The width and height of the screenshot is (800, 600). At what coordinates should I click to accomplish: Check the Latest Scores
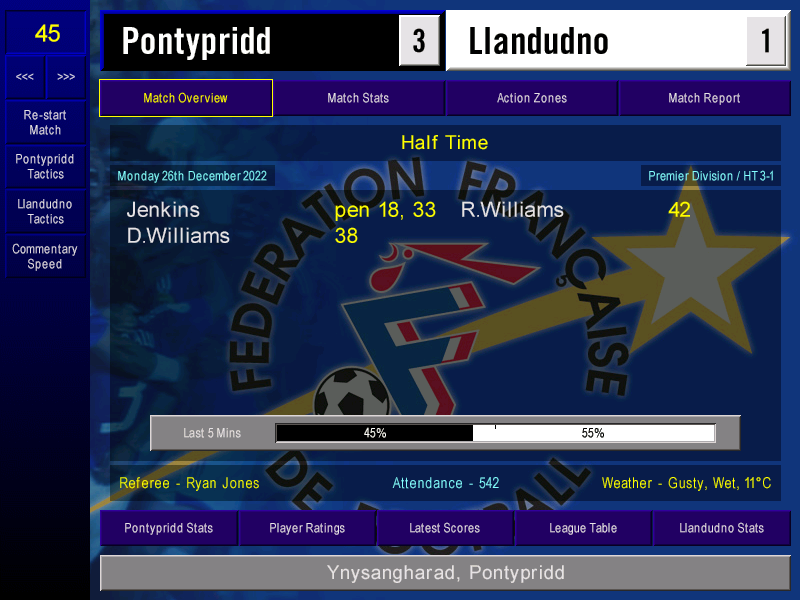(x=445, y=528)
